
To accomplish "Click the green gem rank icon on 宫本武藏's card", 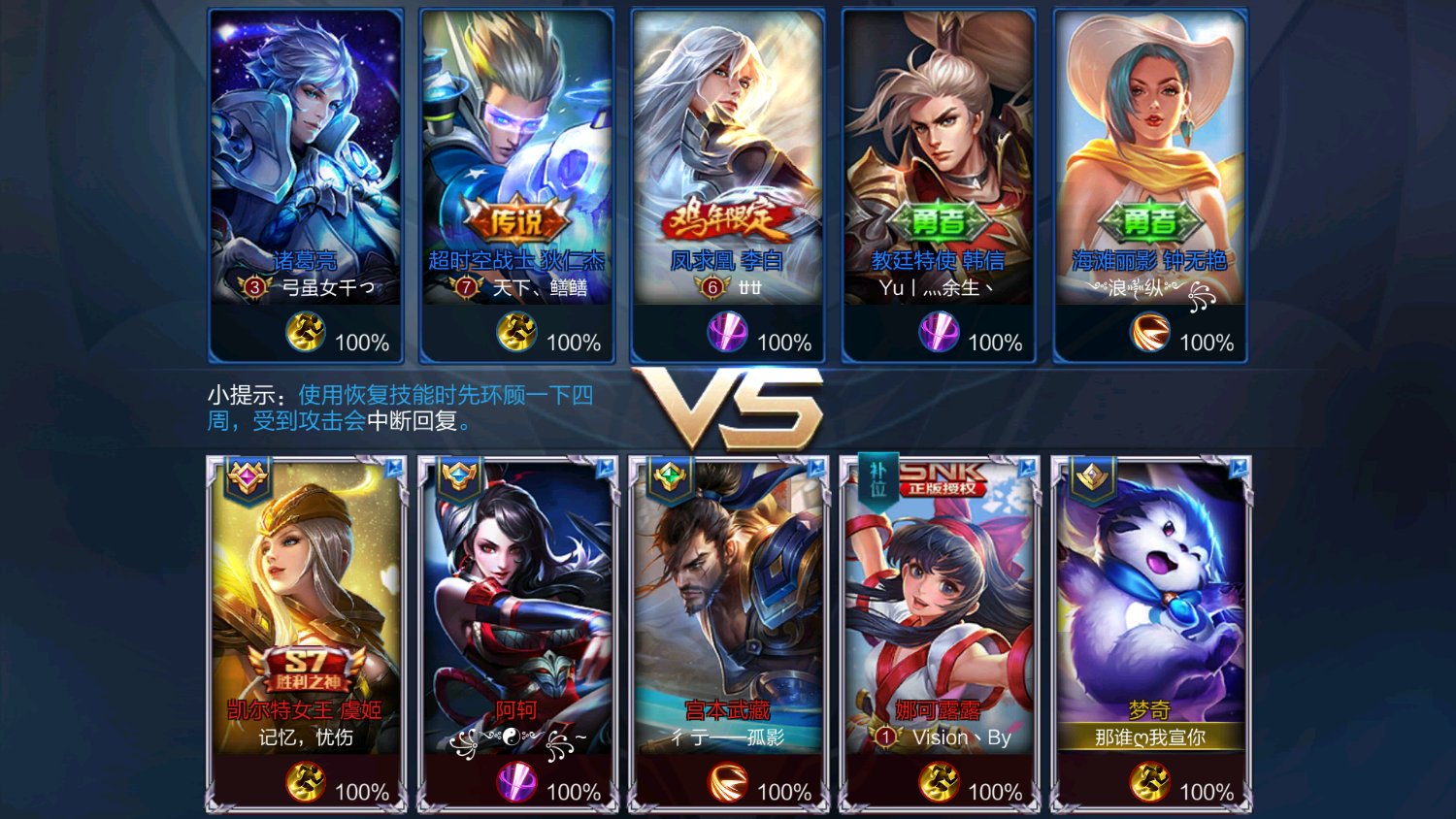I will tap(669, 475).
